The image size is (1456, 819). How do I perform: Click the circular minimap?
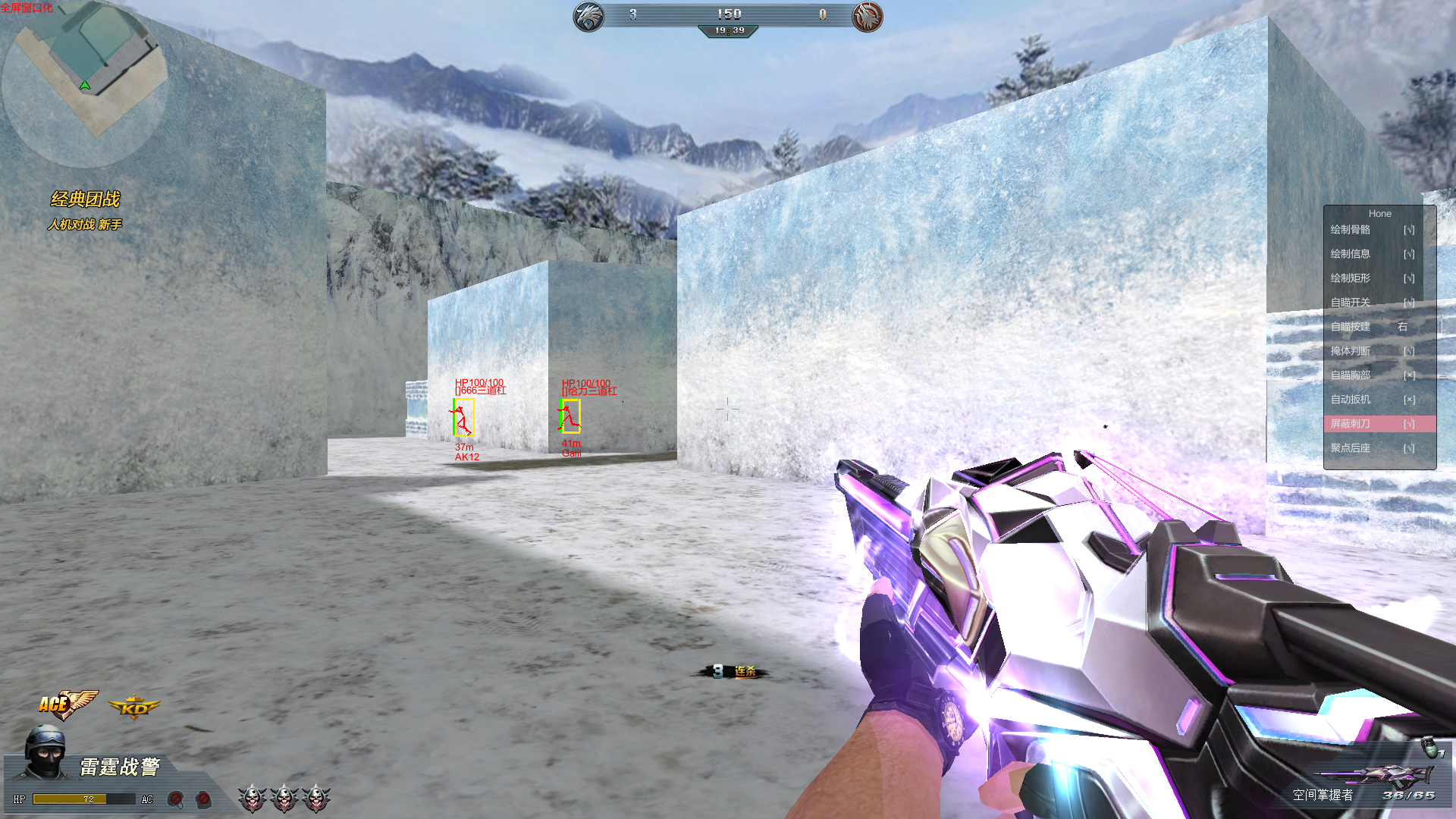pos(85,83)
